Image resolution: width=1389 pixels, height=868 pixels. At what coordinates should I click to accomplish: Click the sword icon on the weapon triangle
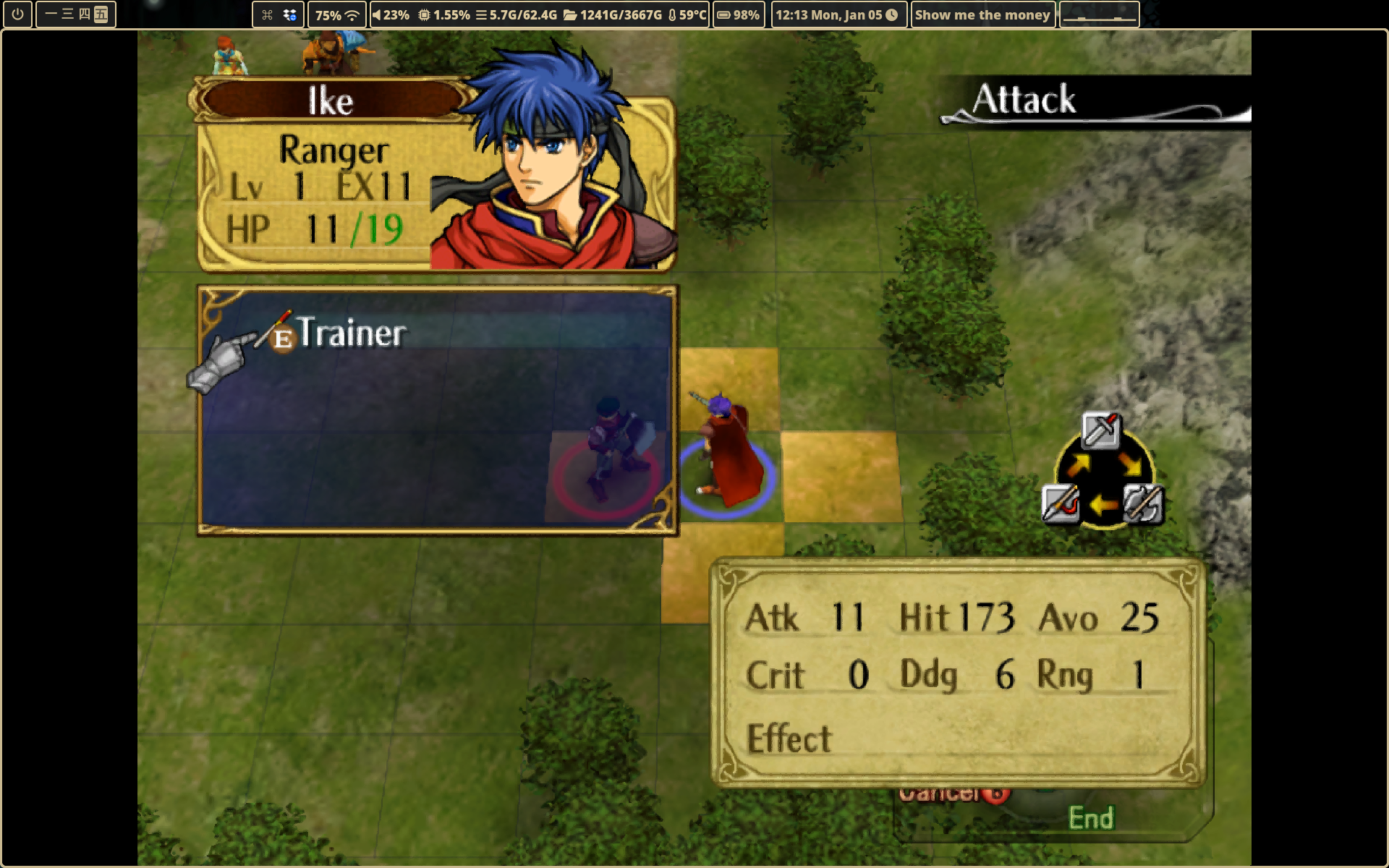[x=1100, y=430]
